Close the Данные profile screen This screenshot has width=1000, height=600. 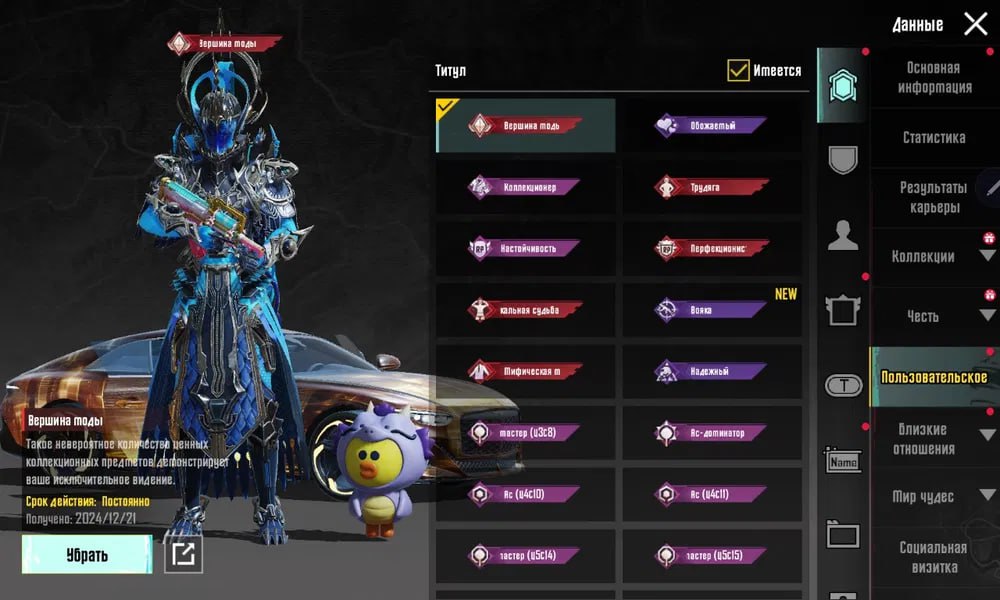[x=975, y=24]
